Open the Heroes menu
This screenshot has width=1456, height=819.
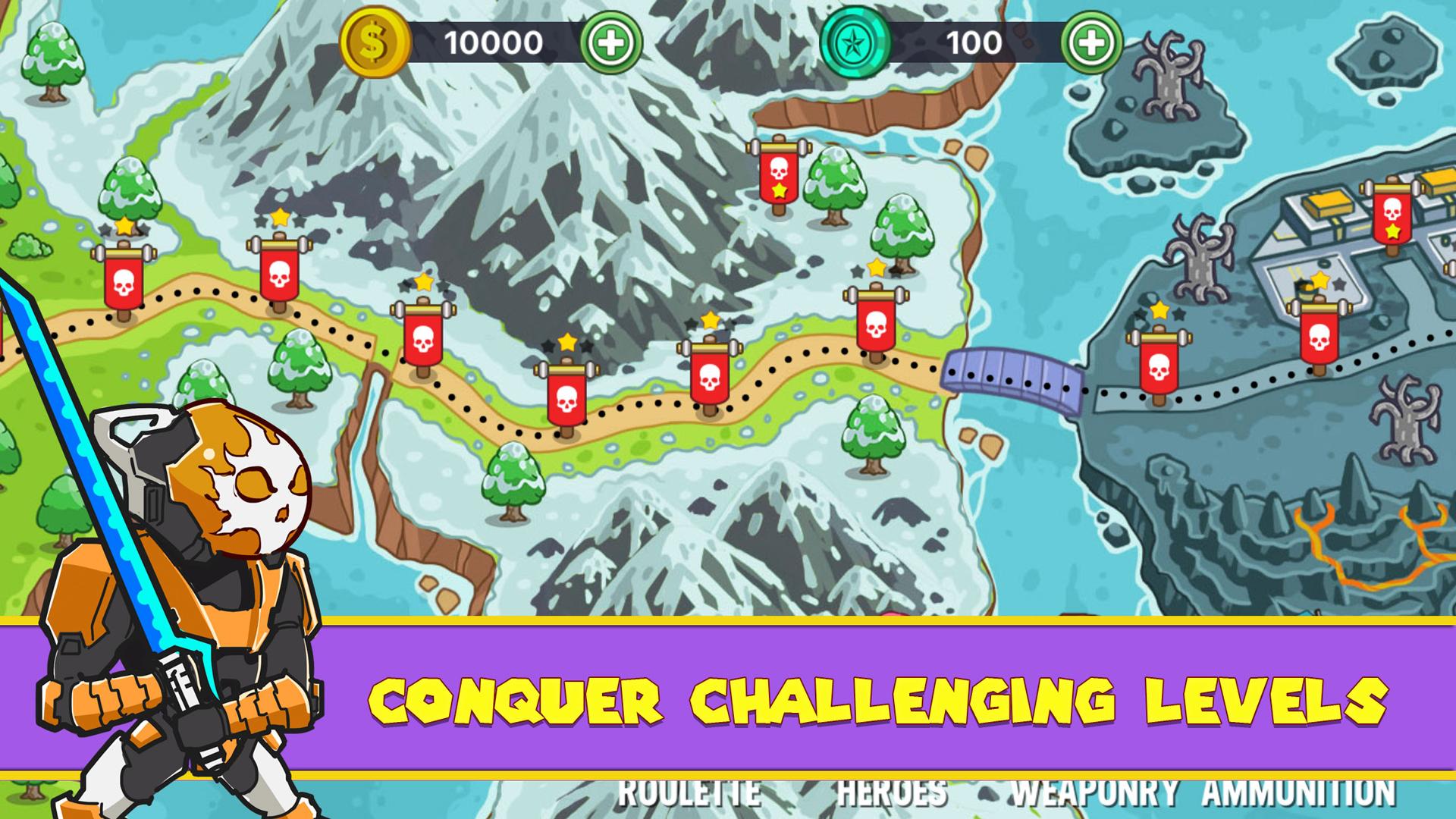coord(892,793)
